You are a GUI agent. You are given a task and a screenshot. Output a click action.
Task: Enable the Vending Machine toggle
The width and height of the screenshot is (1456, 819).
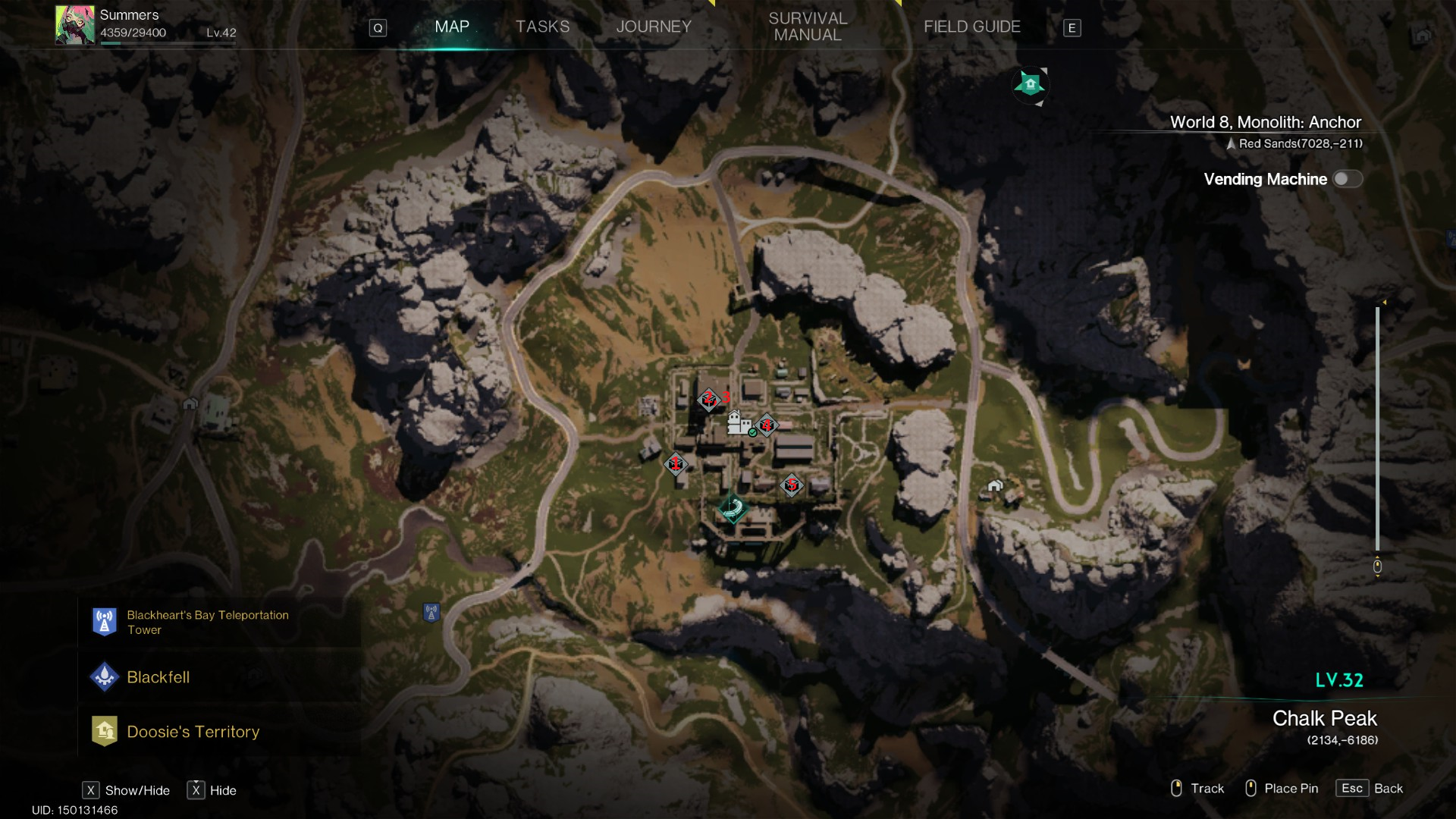tap(1348, 179)
